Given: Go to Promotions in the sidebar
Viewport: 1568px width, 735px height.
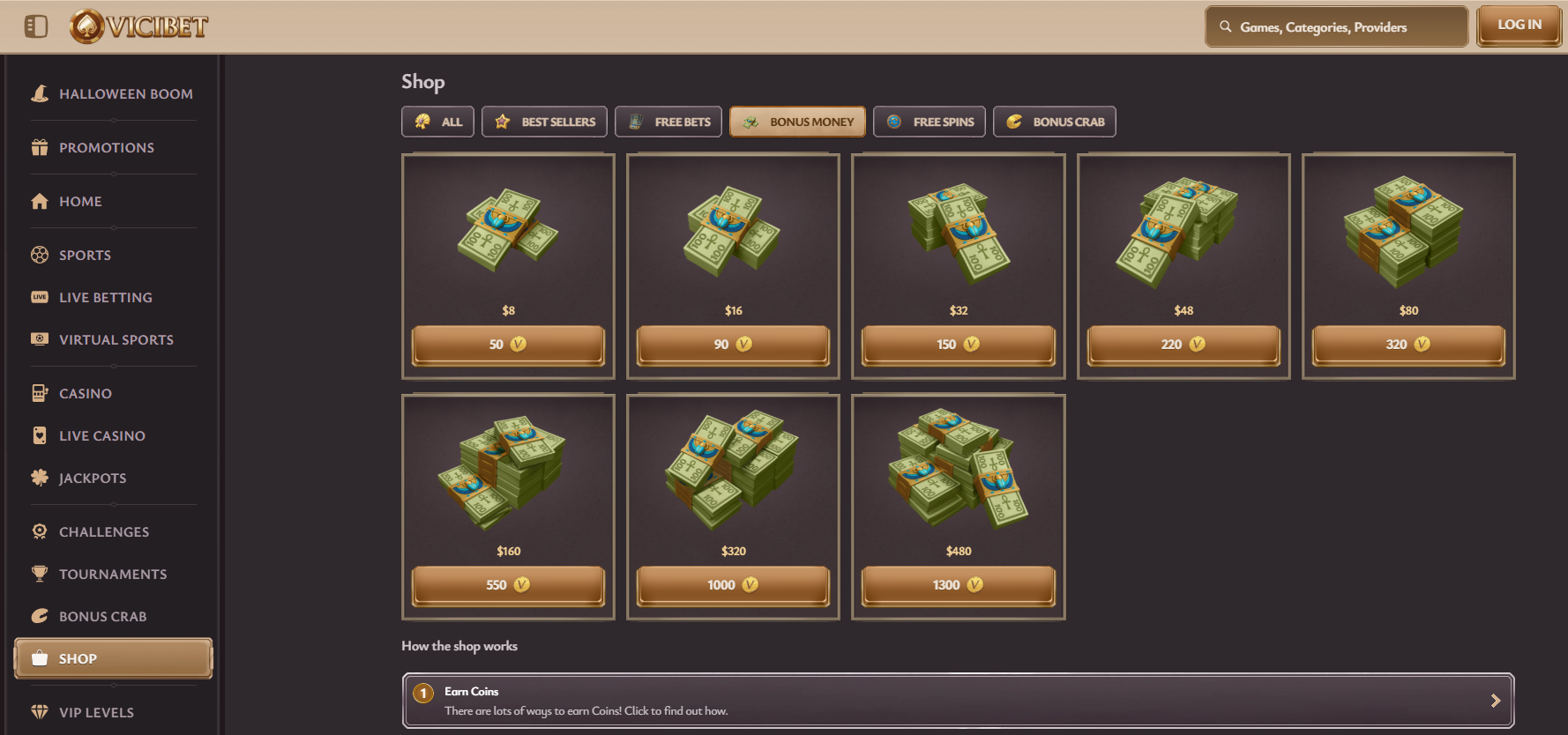Looking at the screenshot, I should [x=106, y=148].
